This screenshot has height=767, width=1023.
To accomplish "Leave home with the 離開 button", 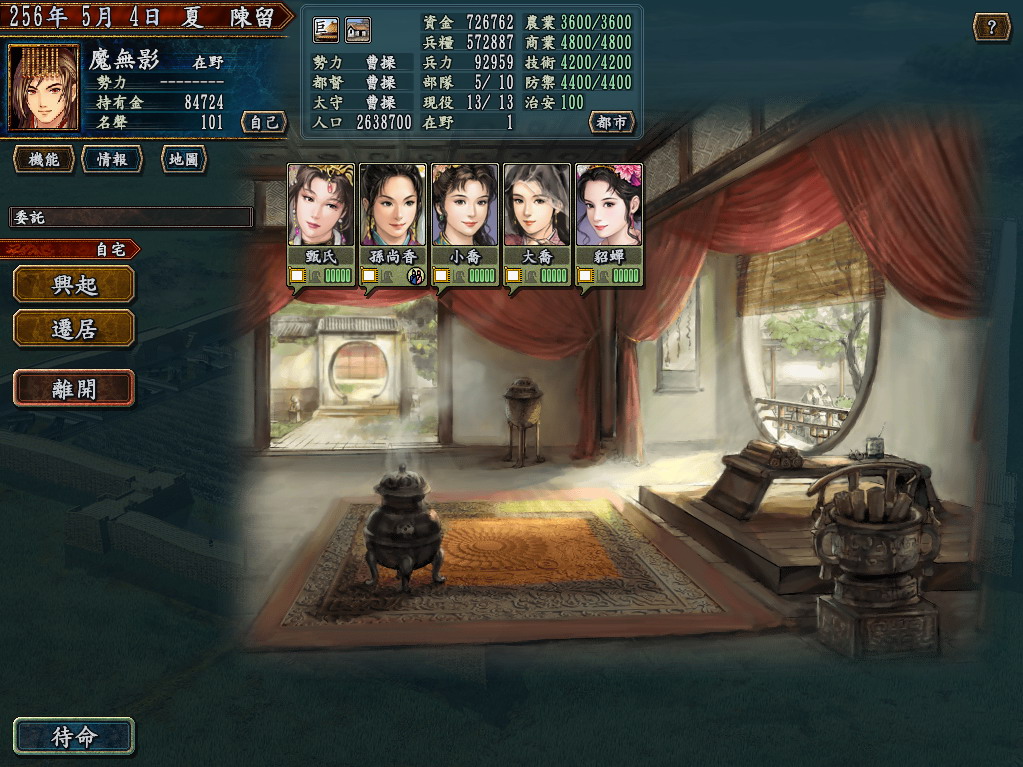I will click(74, 388).
